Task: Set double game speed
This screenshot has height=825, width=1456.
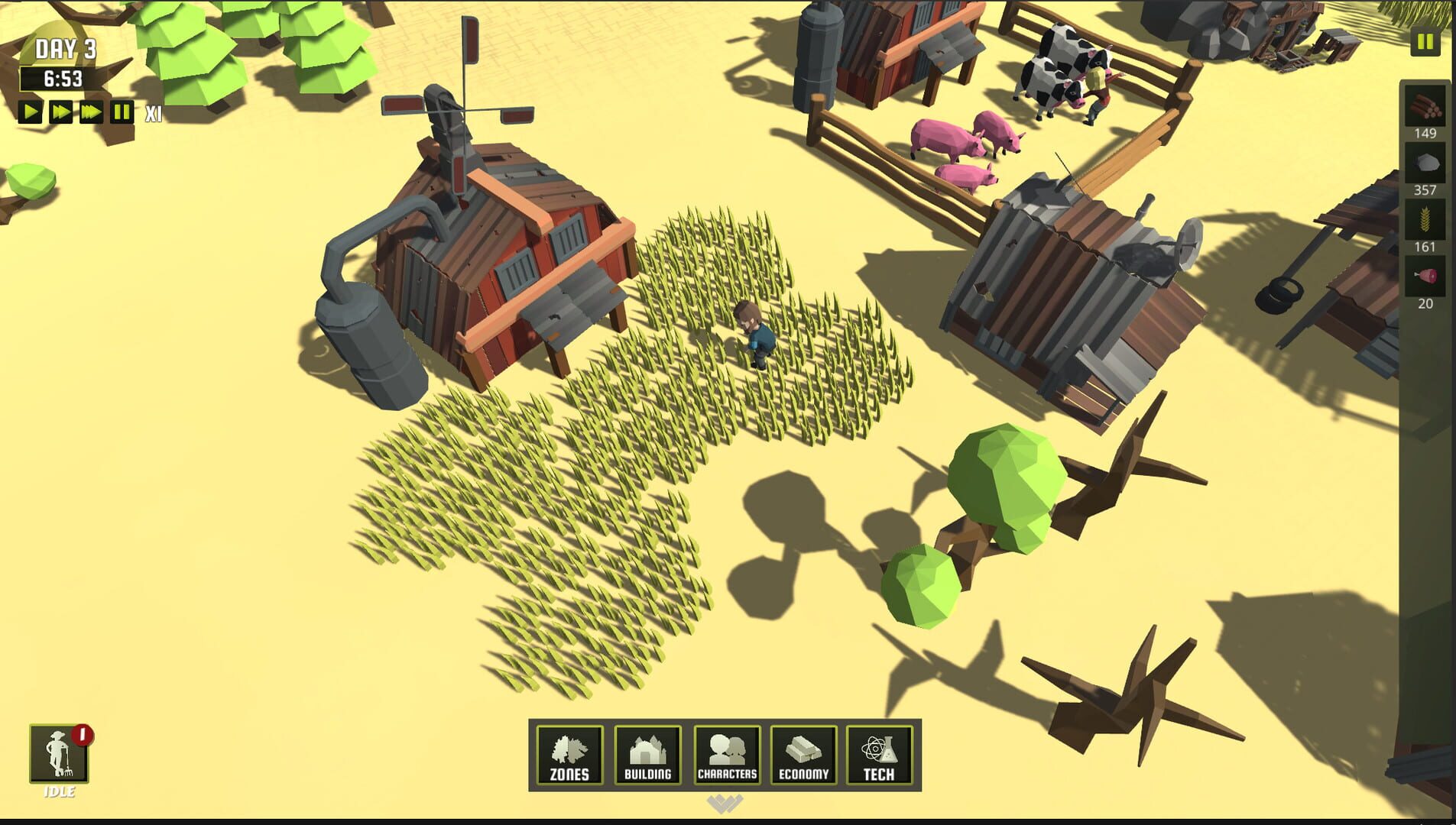Action: coord(61,112)
